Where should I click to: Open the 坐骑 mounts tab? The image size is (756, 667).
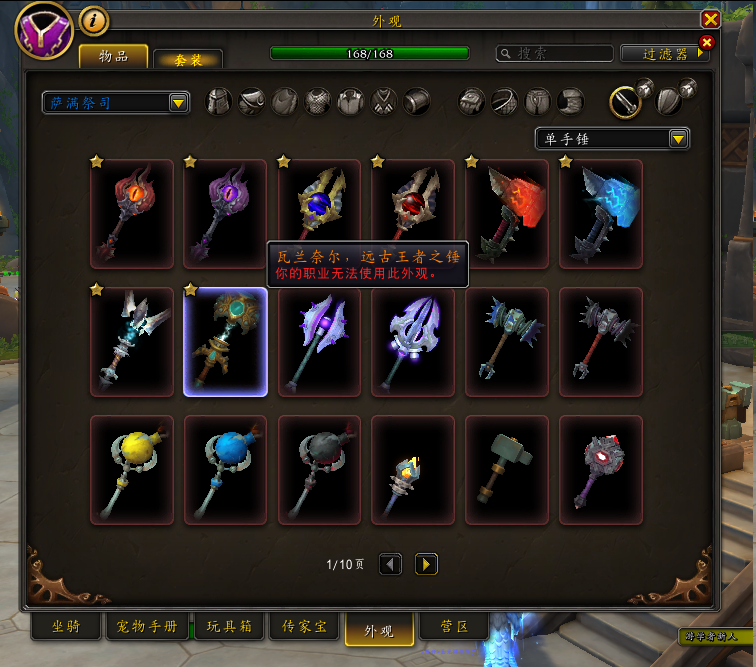pos(65,627)
